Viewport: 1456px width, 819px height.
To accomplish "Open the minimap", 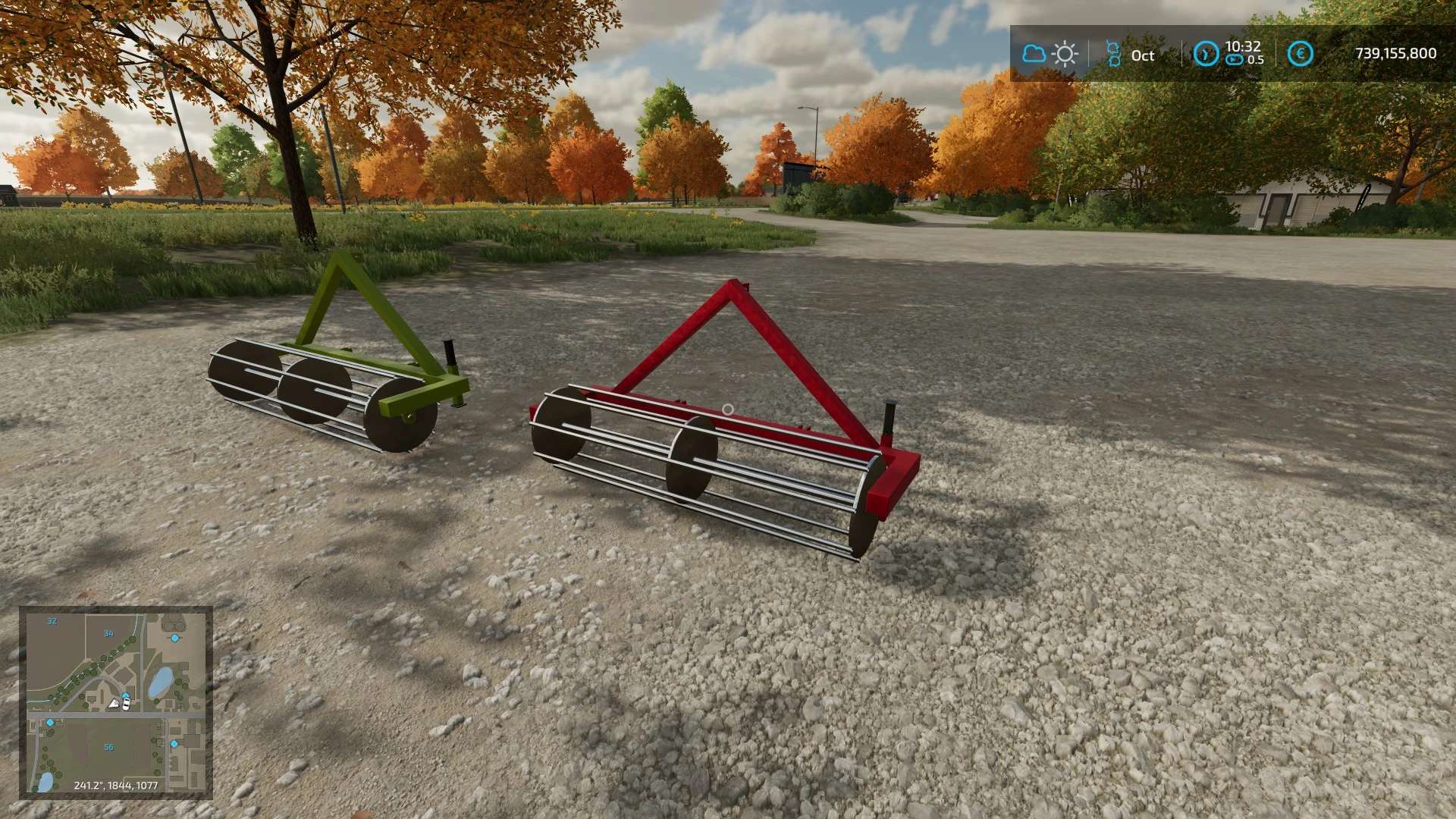I will (x=116, y=702).
